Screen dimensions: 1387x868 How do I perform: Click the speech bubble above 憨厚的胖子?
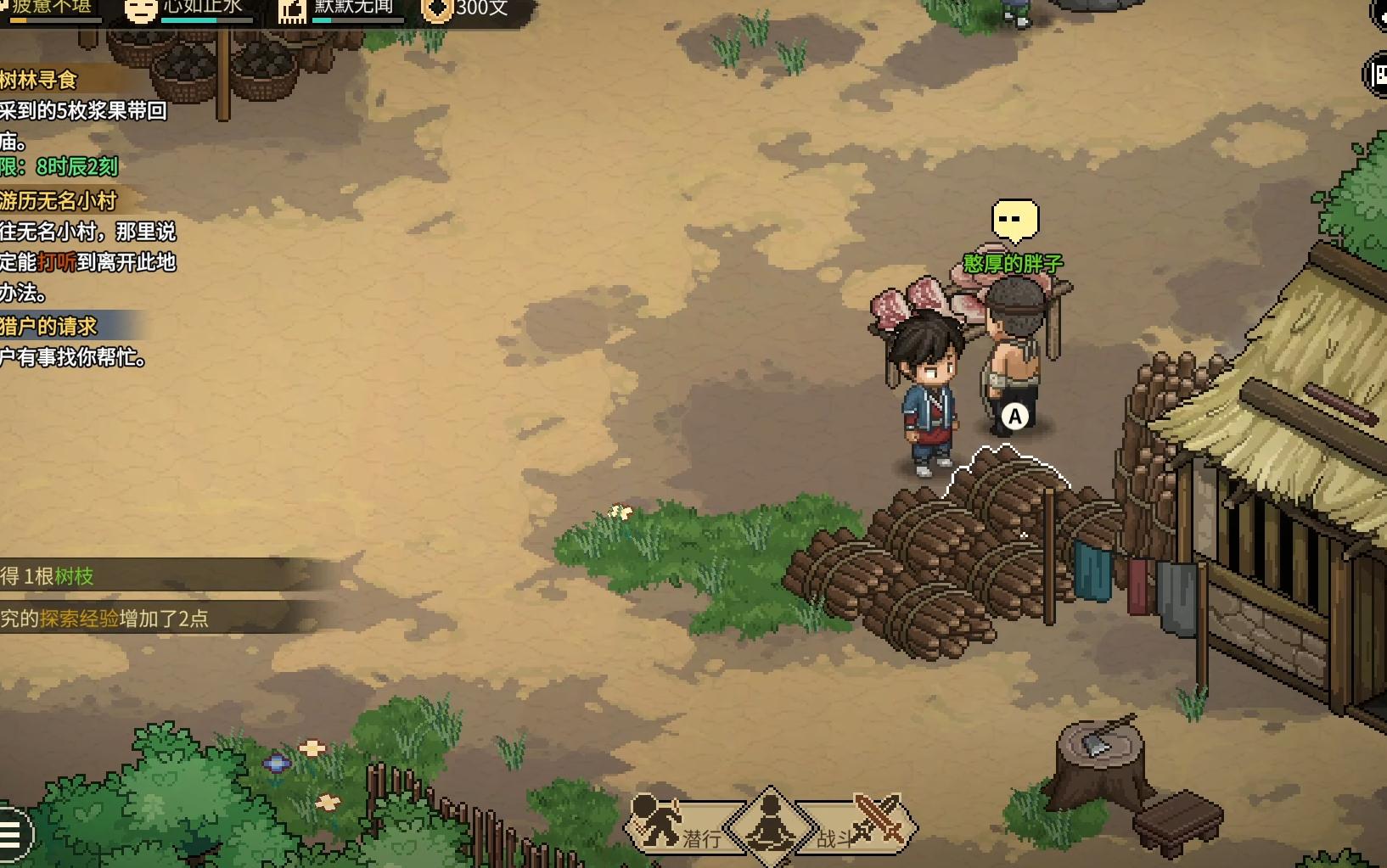point(1014,221)
